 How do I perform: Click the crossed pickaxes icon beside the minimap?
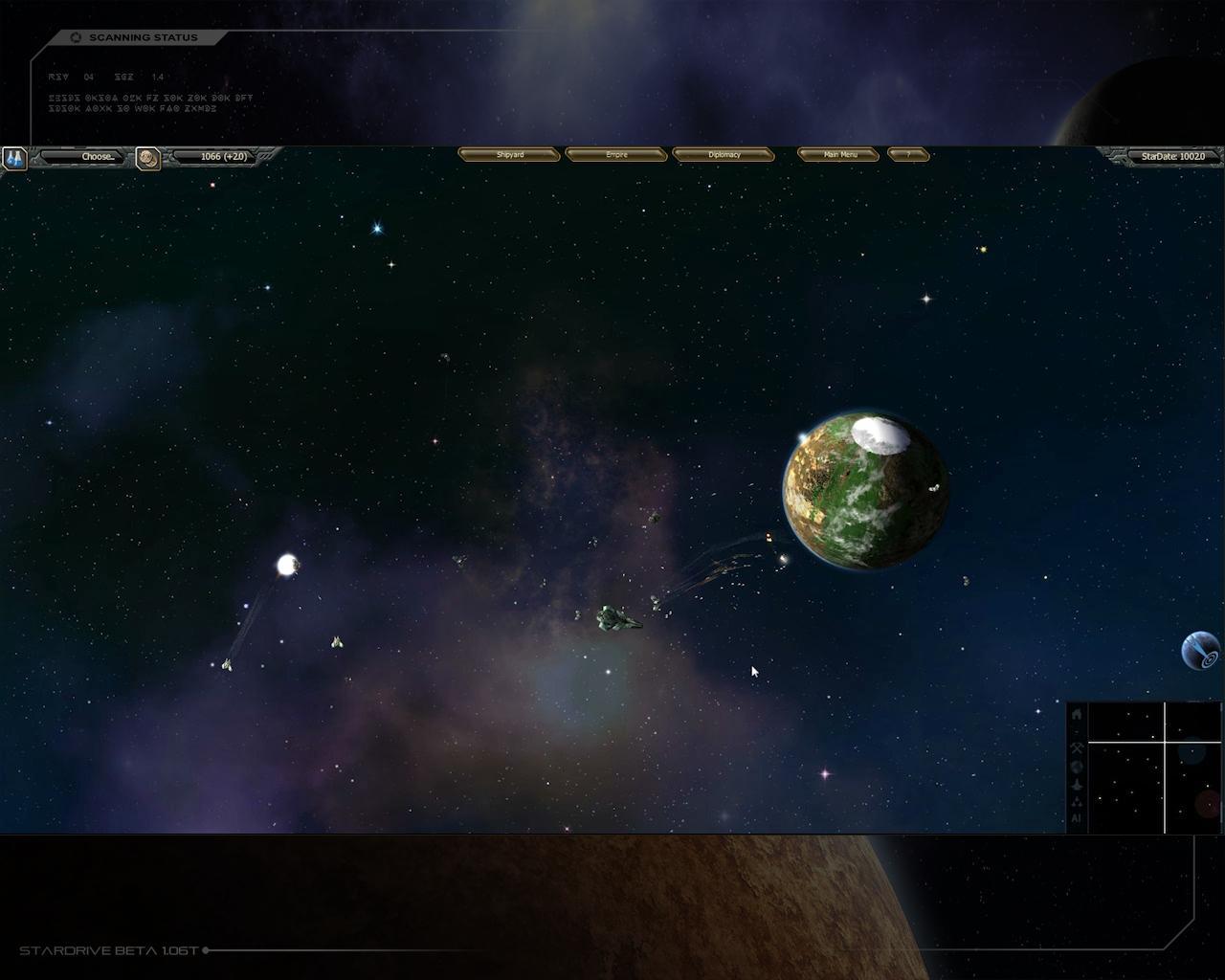(1077, 748)
